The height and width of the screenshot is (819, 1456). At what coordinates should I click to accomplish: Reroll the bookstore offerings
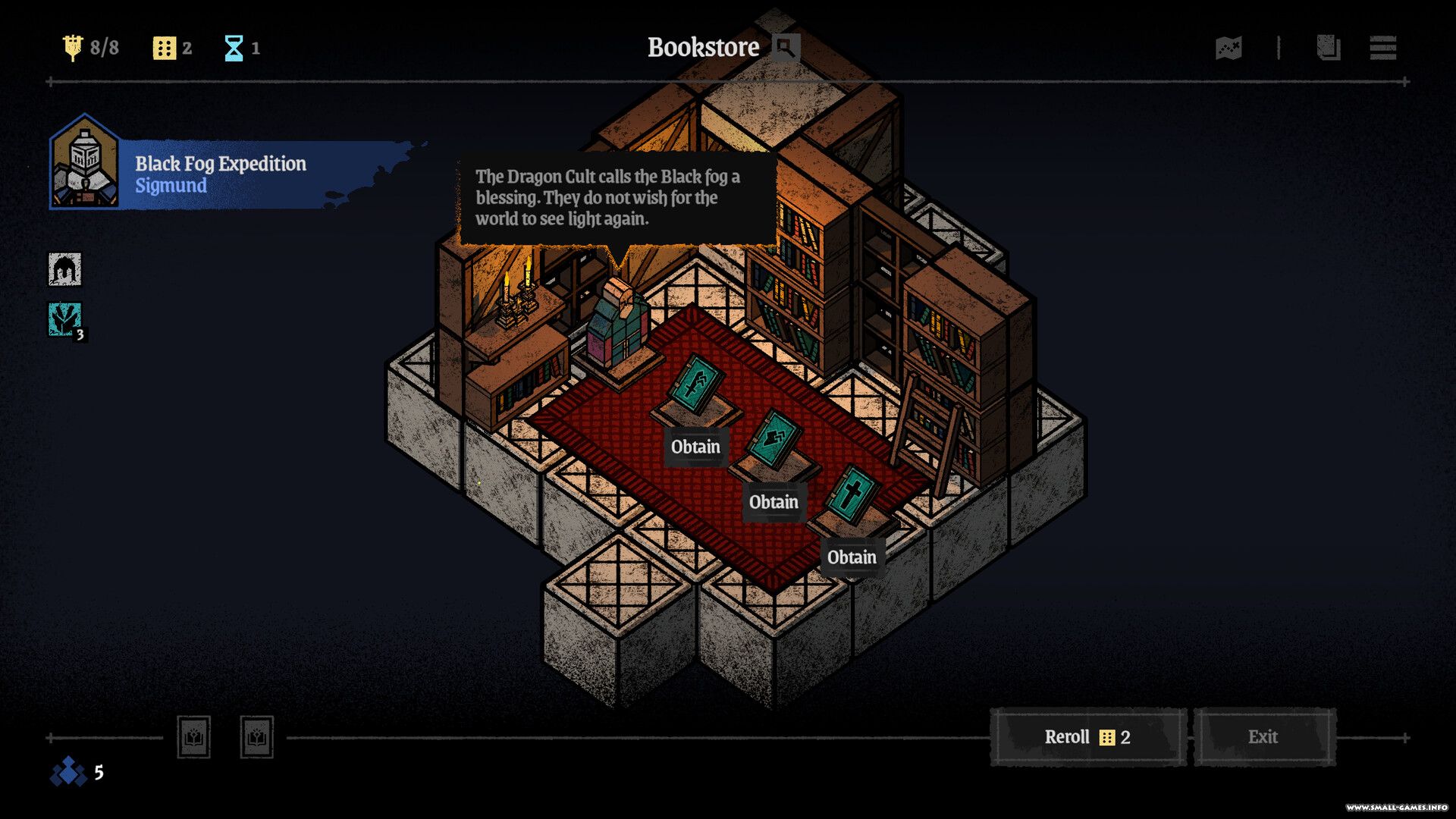pyautogui.click(x=1087, y=737)
